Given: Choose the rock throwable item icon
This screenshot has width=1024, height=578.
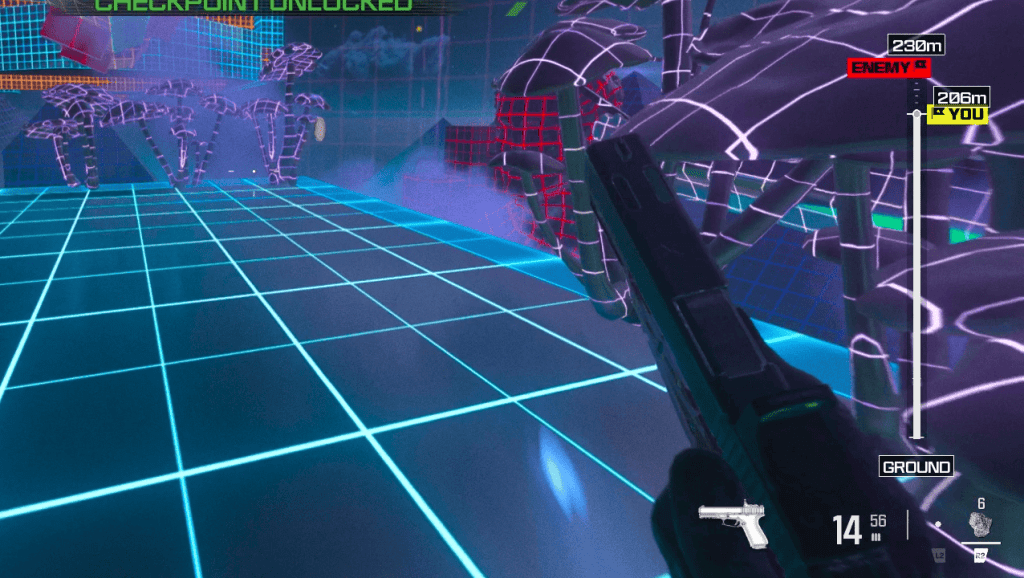Looking at the screenshot, I should click(x=979, y=524).
